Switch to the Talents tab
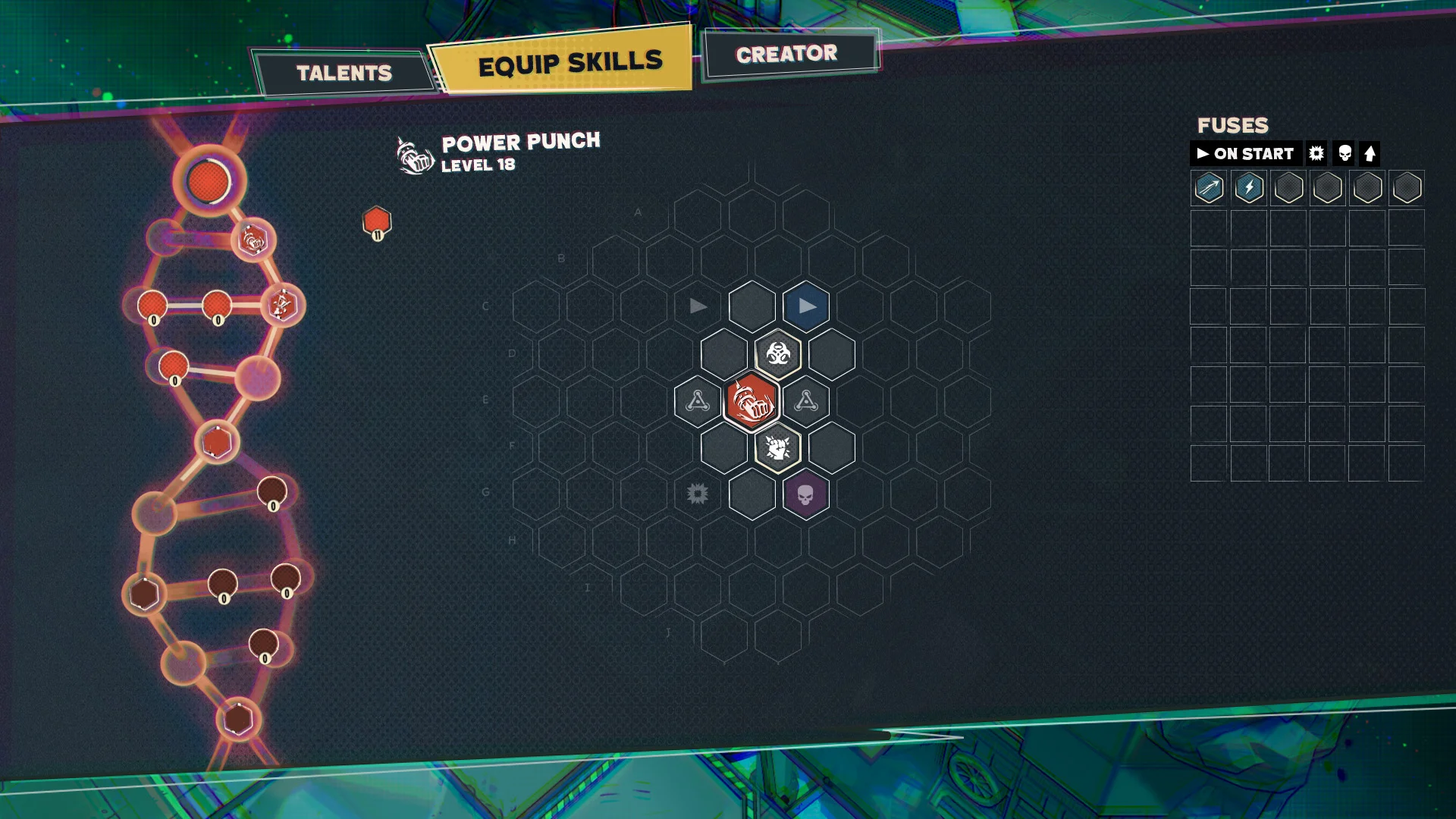 [345, 73]
